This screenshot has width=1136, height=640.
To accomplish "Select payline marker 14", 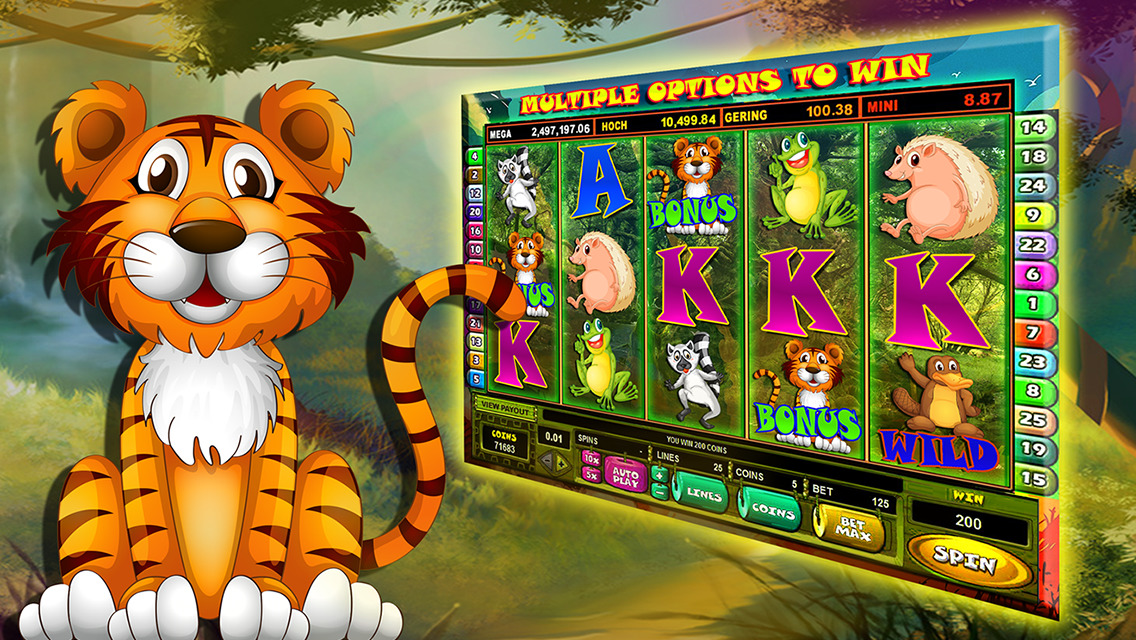I will tap(1033, 127).
